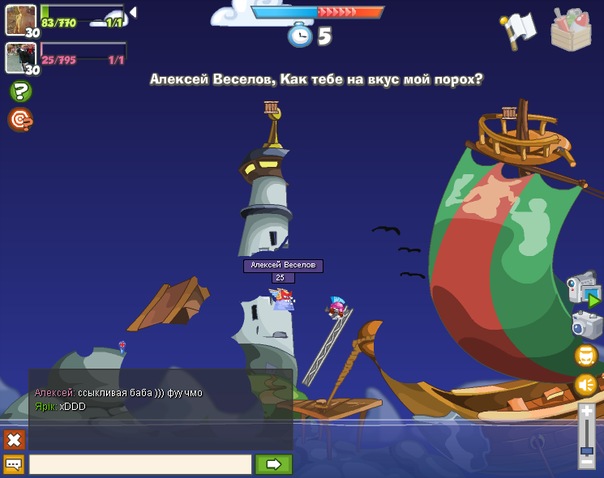Collapse the player panel with the white arrow
Screen dimensions: 604x478
133,13
